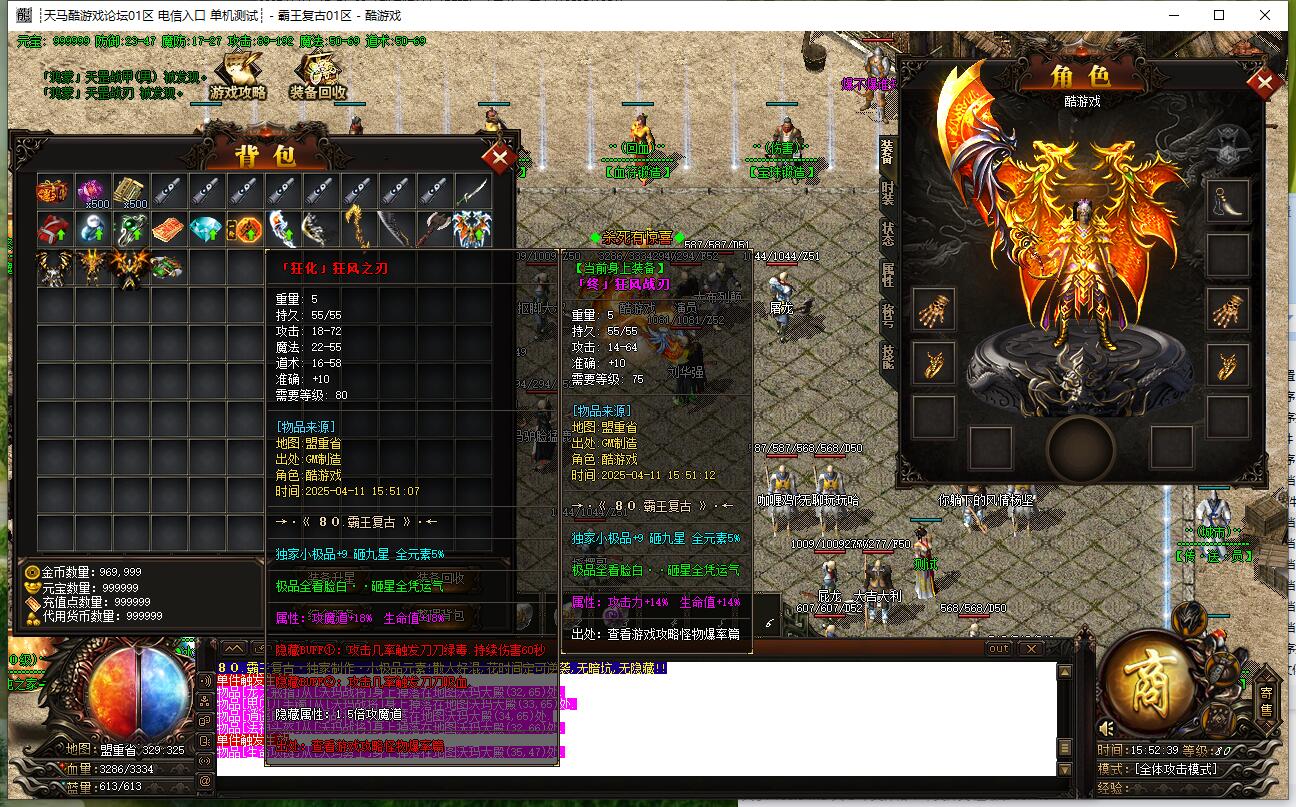Open the 属性 attributes tab
Viewport: 1296px width, 807px height.
(888, 274)
